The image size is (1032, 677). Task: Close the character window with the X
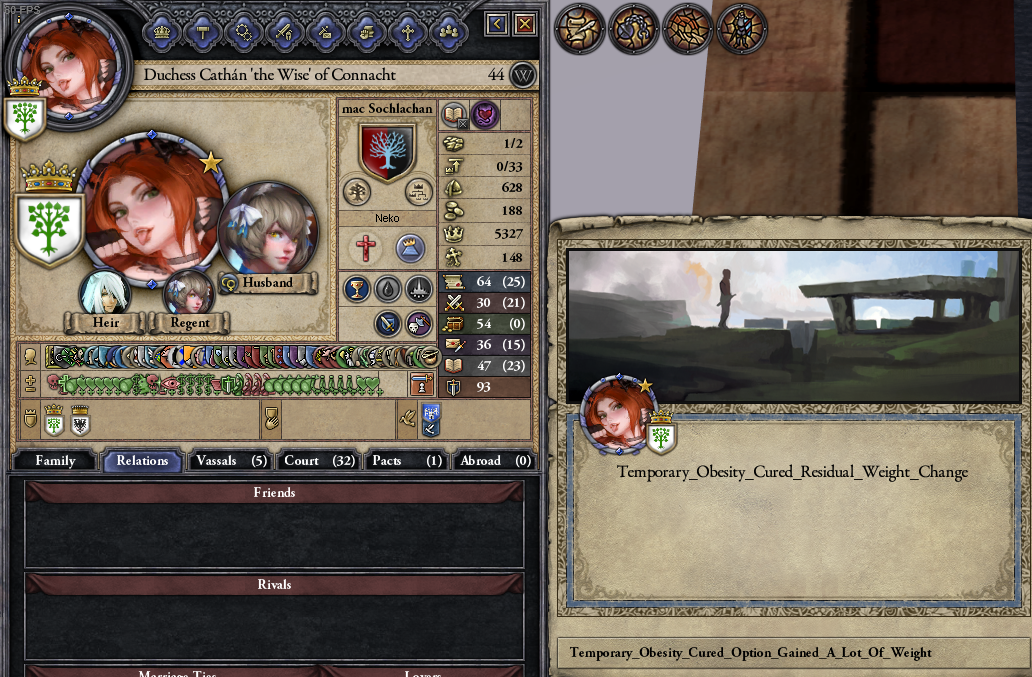(524, 24)
